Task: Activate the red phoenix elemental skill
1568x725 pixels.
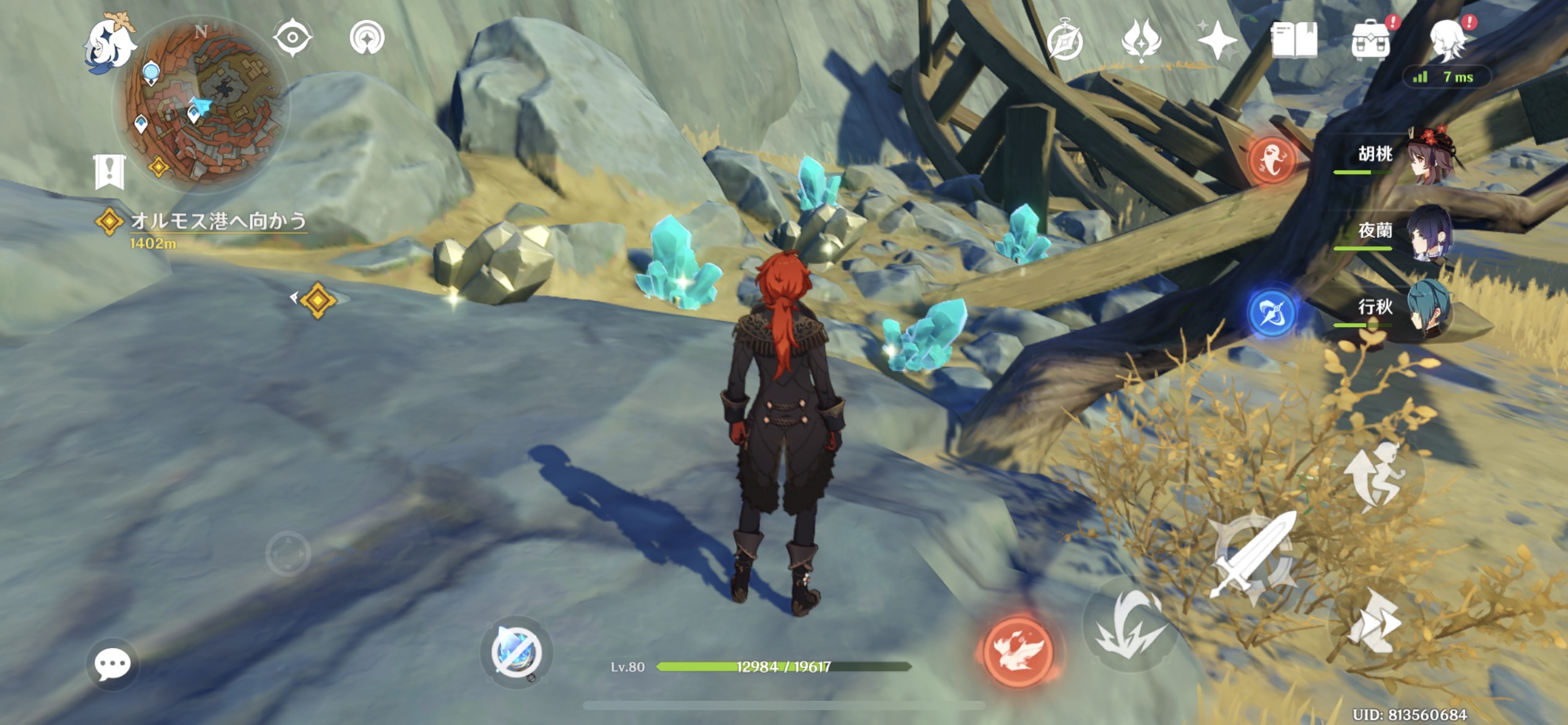Action: point(1018,652)
